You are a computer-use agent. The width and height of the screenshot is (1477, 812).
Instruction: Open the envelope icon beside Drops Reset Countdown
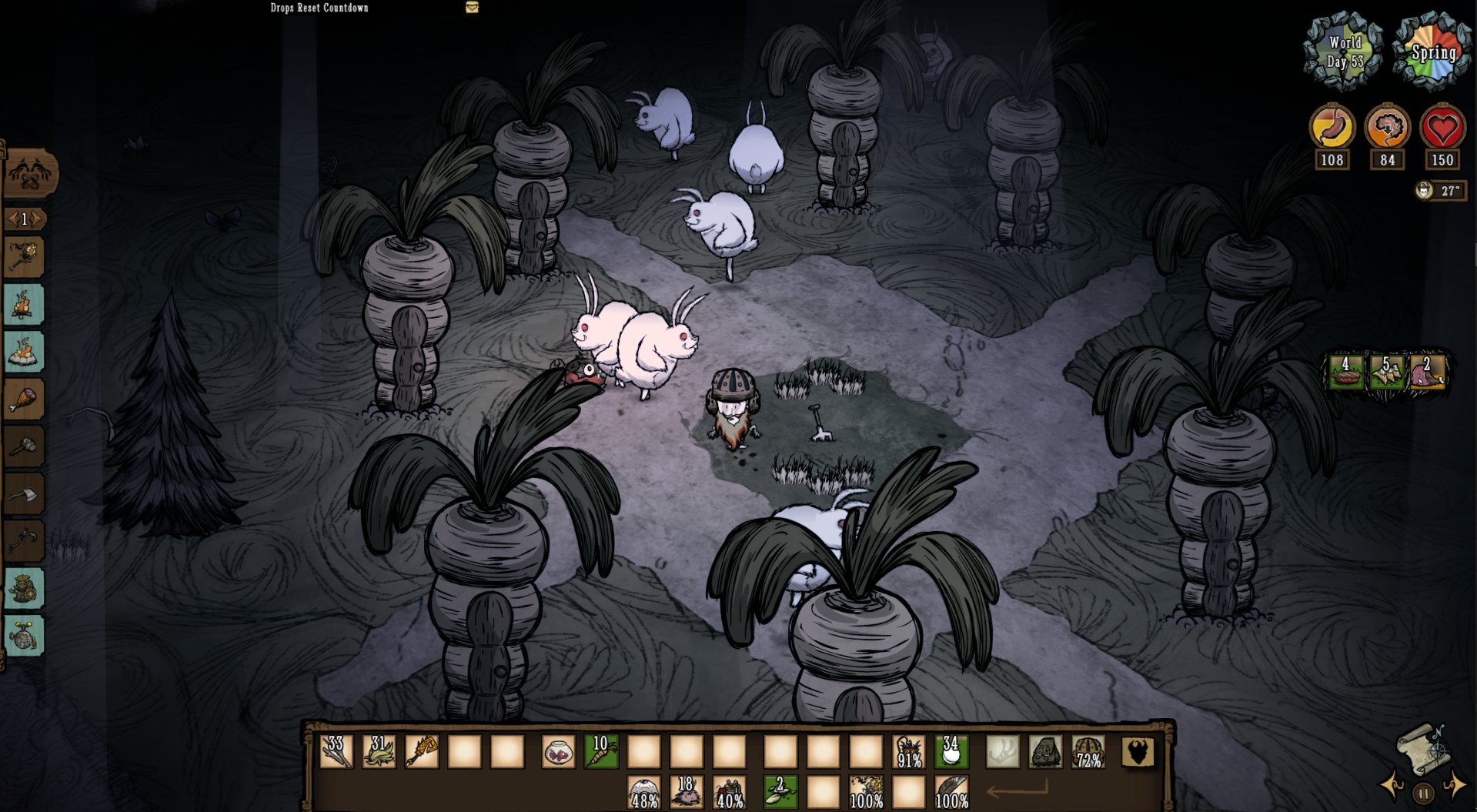472,8
